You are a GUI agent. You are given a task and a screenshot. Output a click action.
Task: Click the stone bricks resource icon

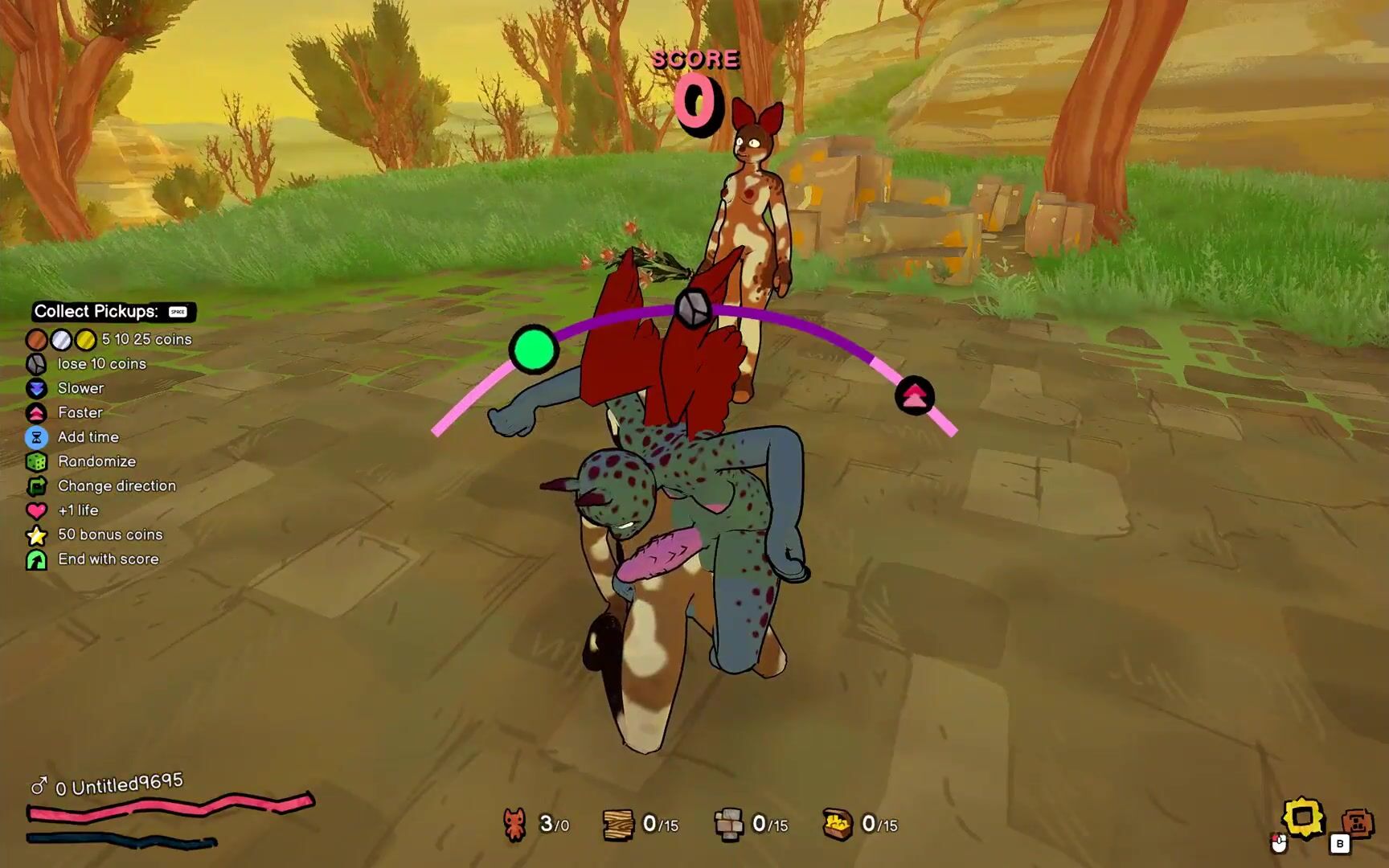pos(728,825)
